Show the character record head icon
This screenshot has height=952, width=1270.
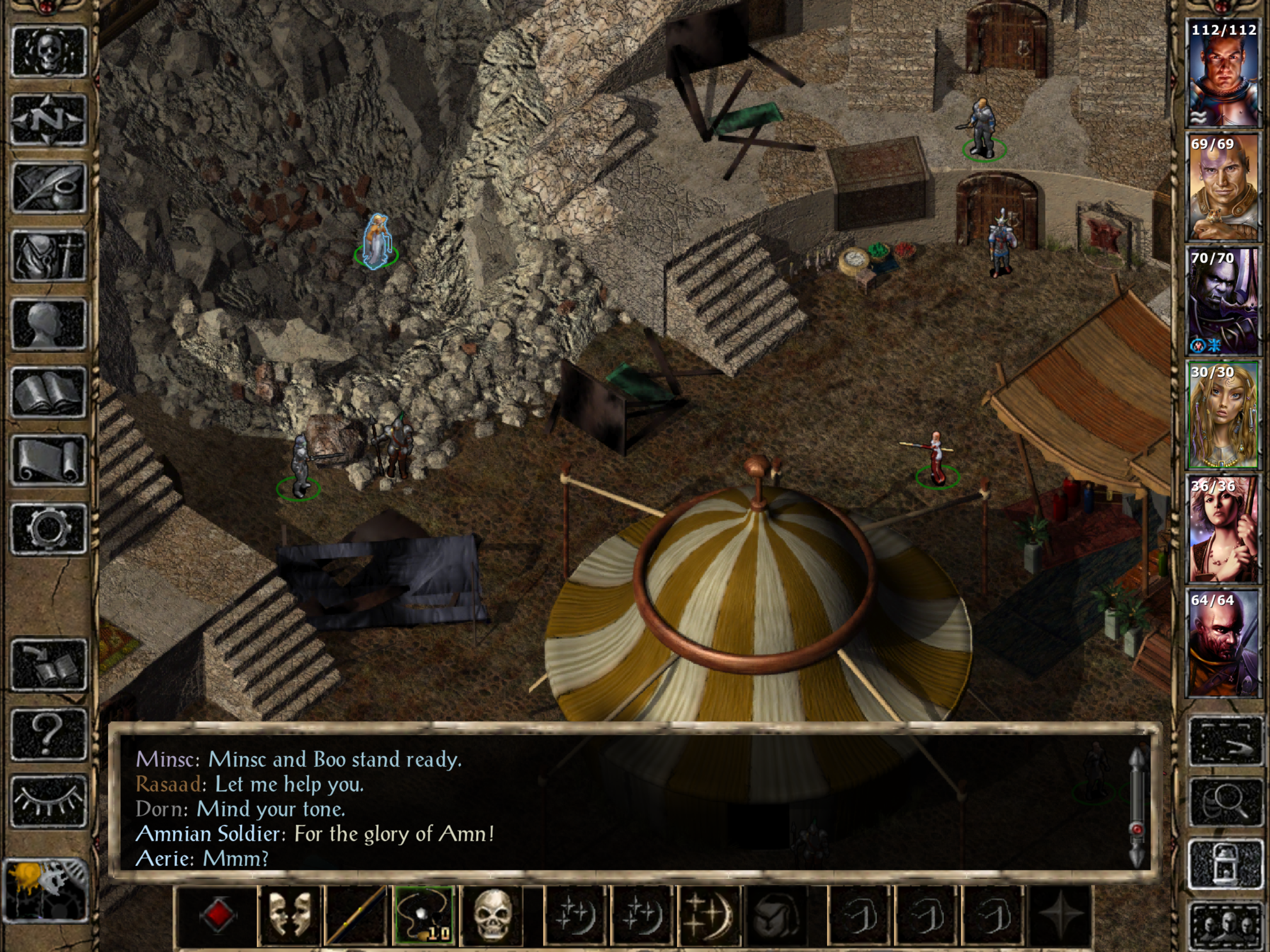[49, 324]
